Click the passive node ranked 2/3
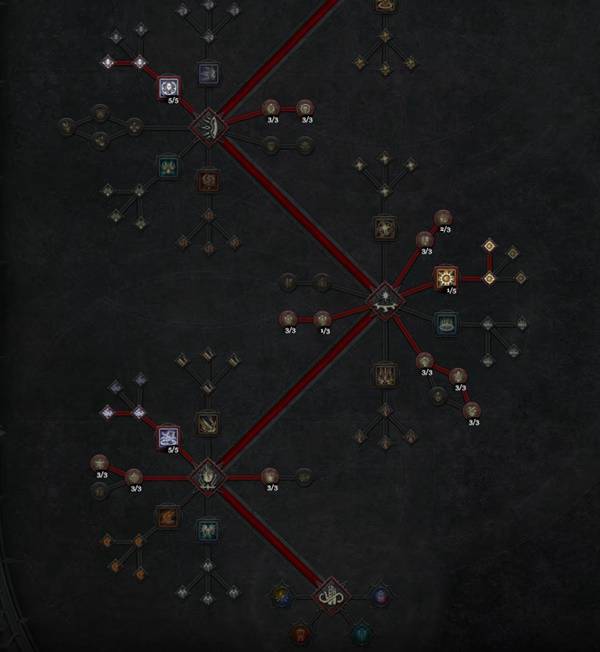Viewport: 600px width, 652px height. coord(443,217)
